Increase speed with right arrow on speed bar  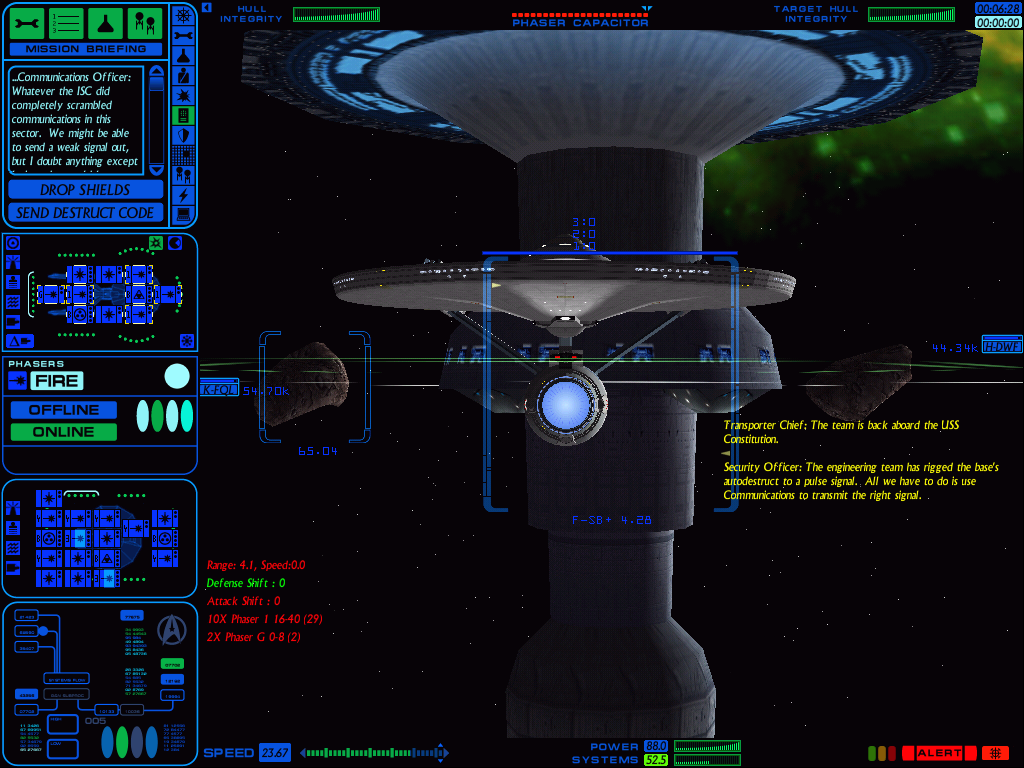pos(442,753)
